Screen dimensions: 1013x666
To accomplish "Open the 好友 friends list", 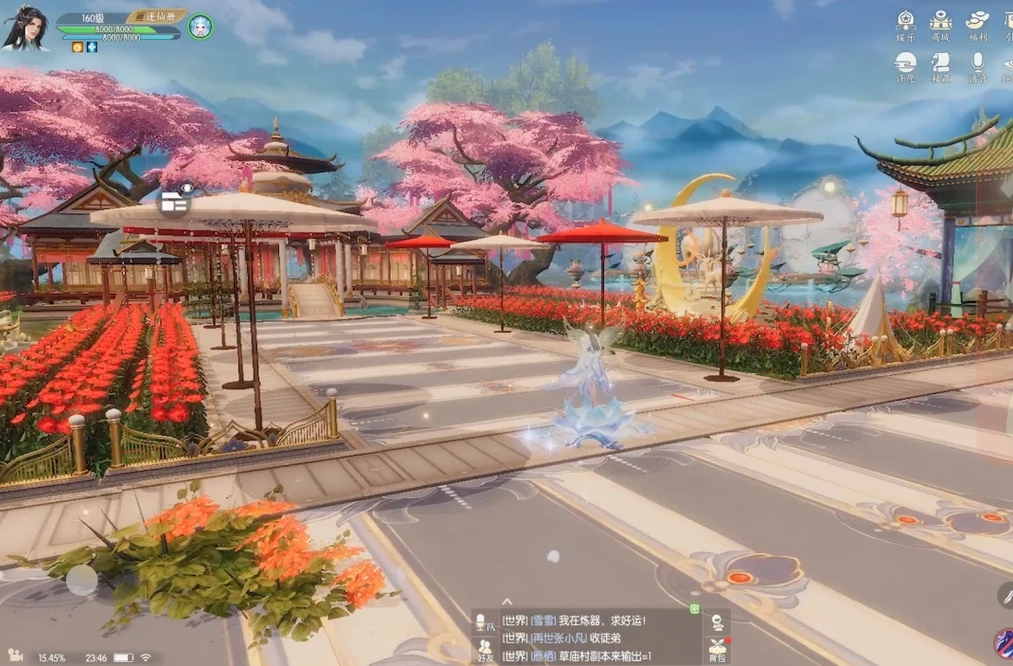I will pyautogui.click(x=485, y=650).
